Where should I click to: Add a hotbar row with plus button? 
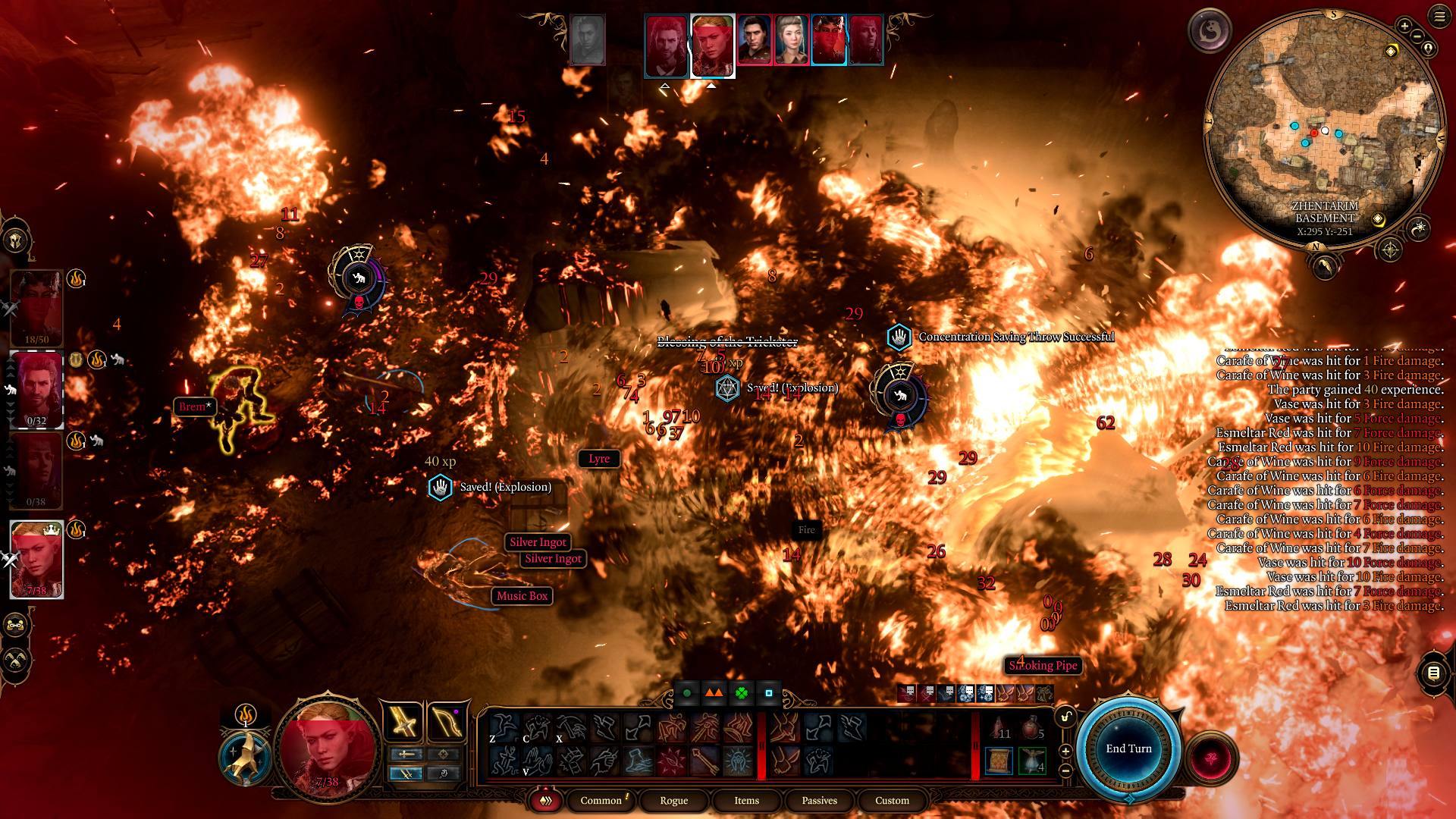pos(1065,751)
